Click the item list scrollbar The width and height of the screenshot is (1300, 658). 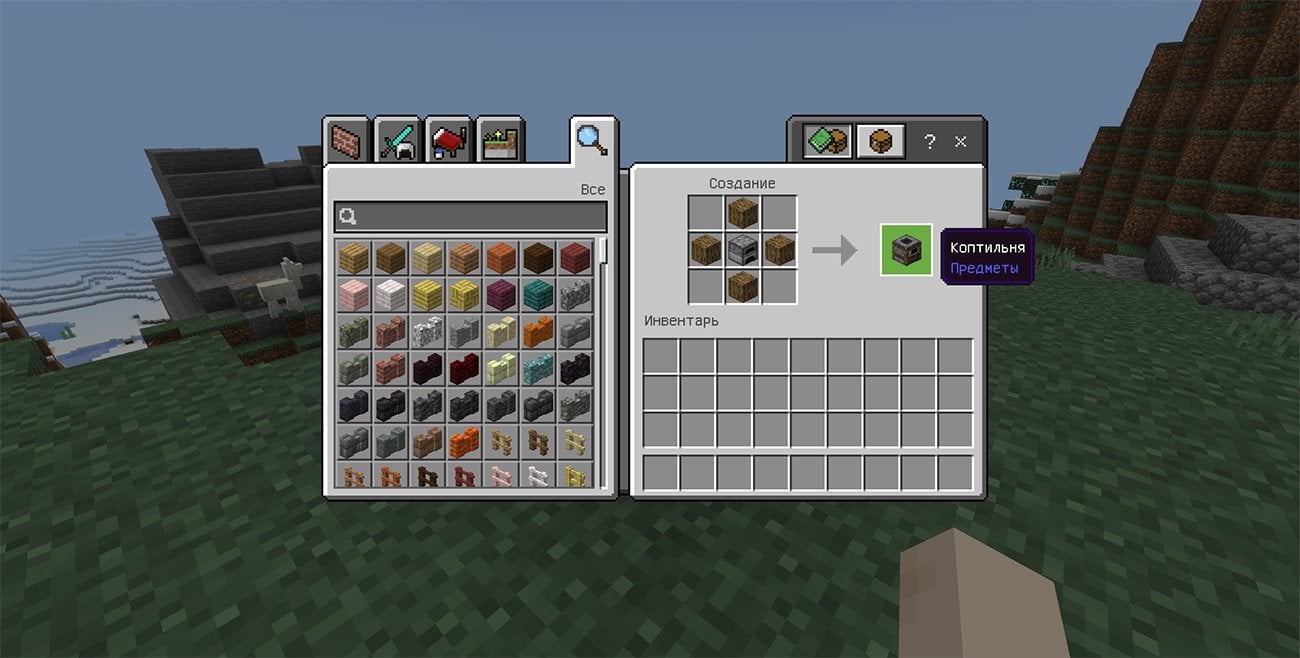[x=602, y=250]
